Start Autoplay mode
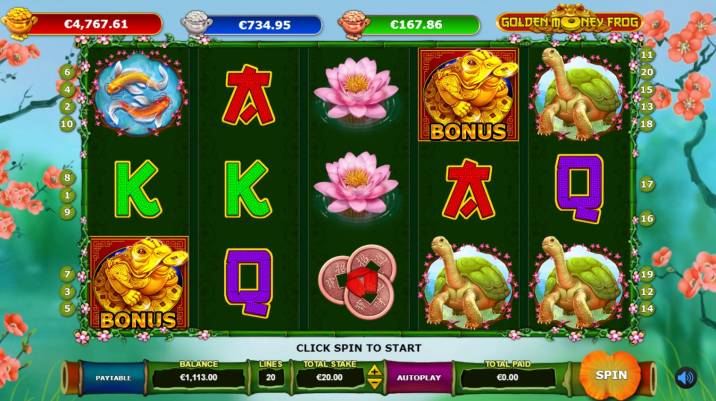Viewport: 716px width, 401px height. coord(412,379)
